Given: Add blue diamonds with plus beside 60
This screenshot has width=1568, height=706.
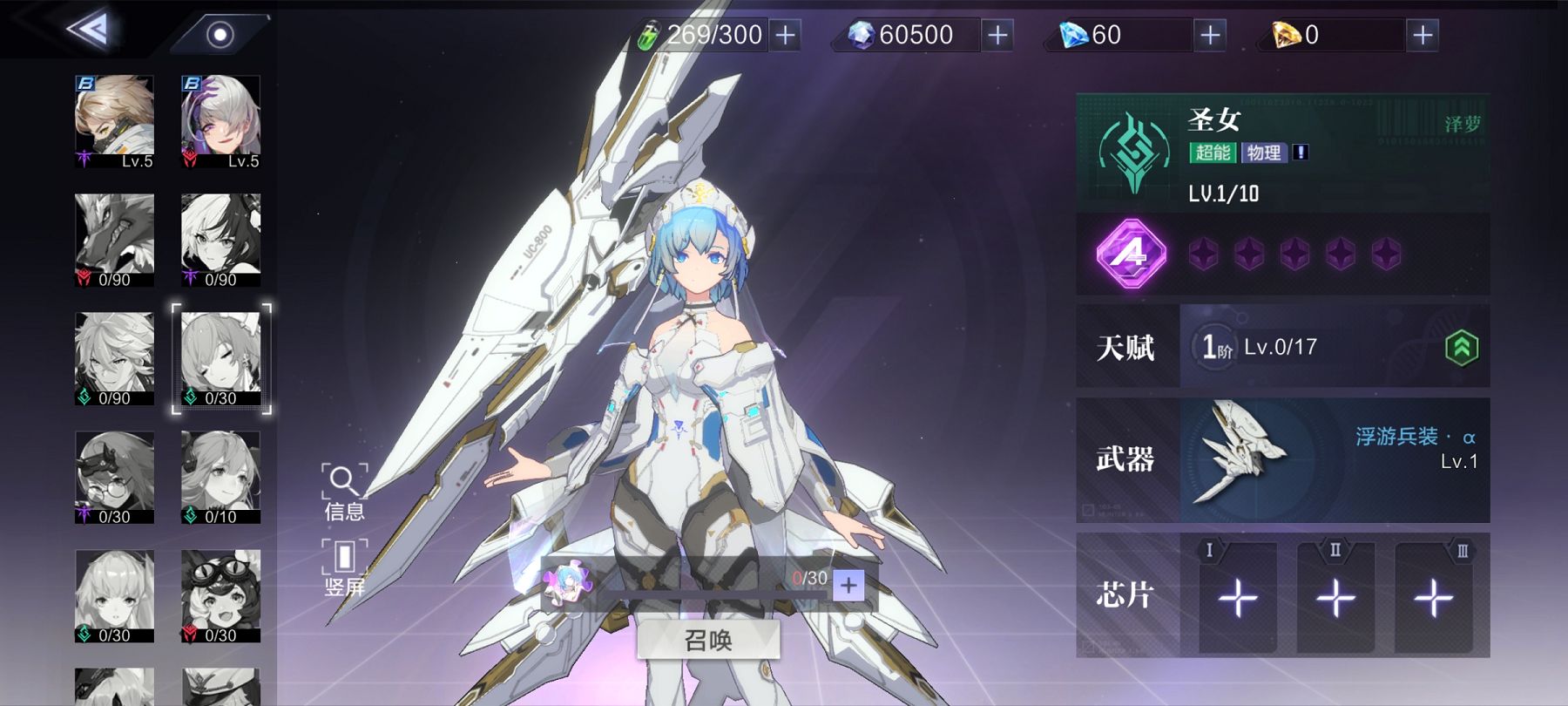Looking at the screenshot, I should click(x=1210, y=35).
